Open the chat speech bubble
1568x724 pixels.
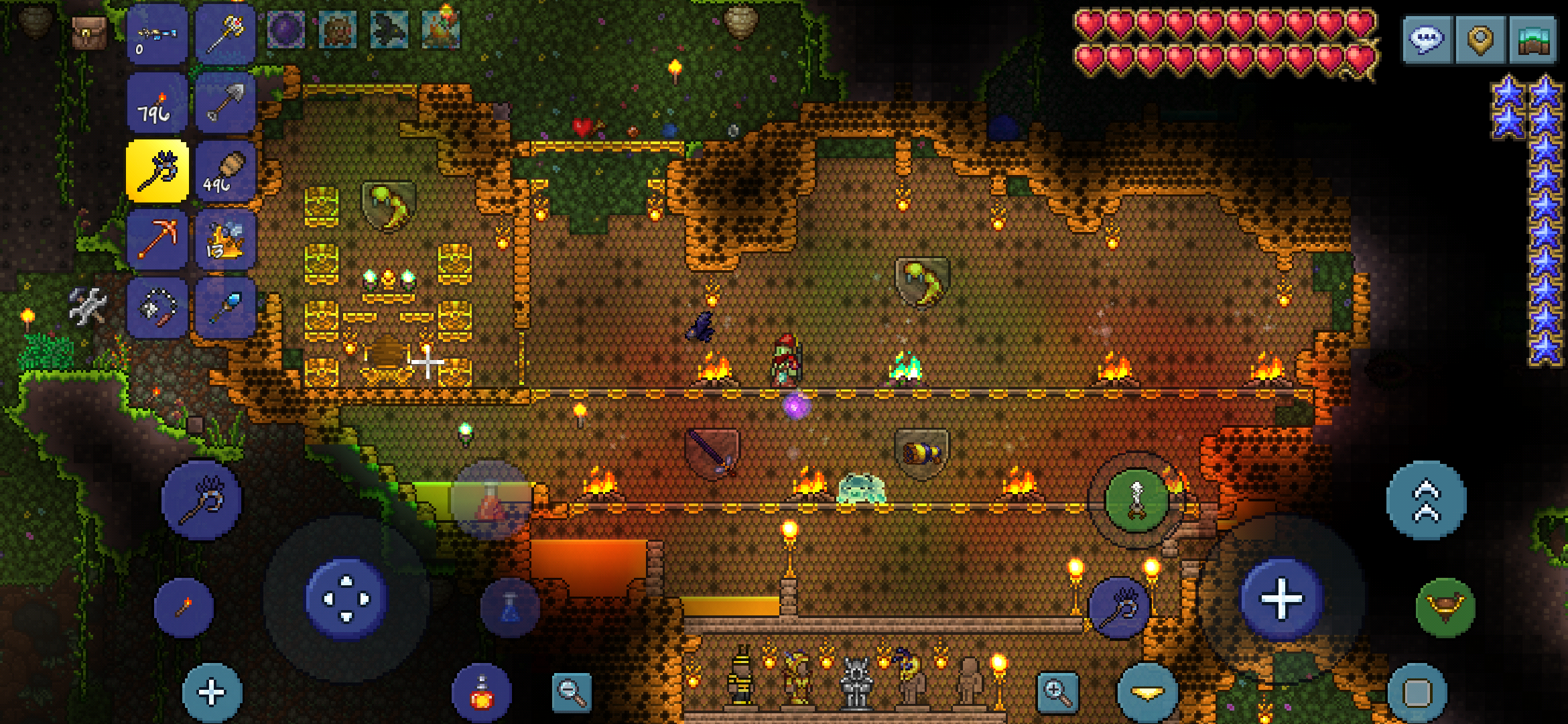pos(1427,40)
